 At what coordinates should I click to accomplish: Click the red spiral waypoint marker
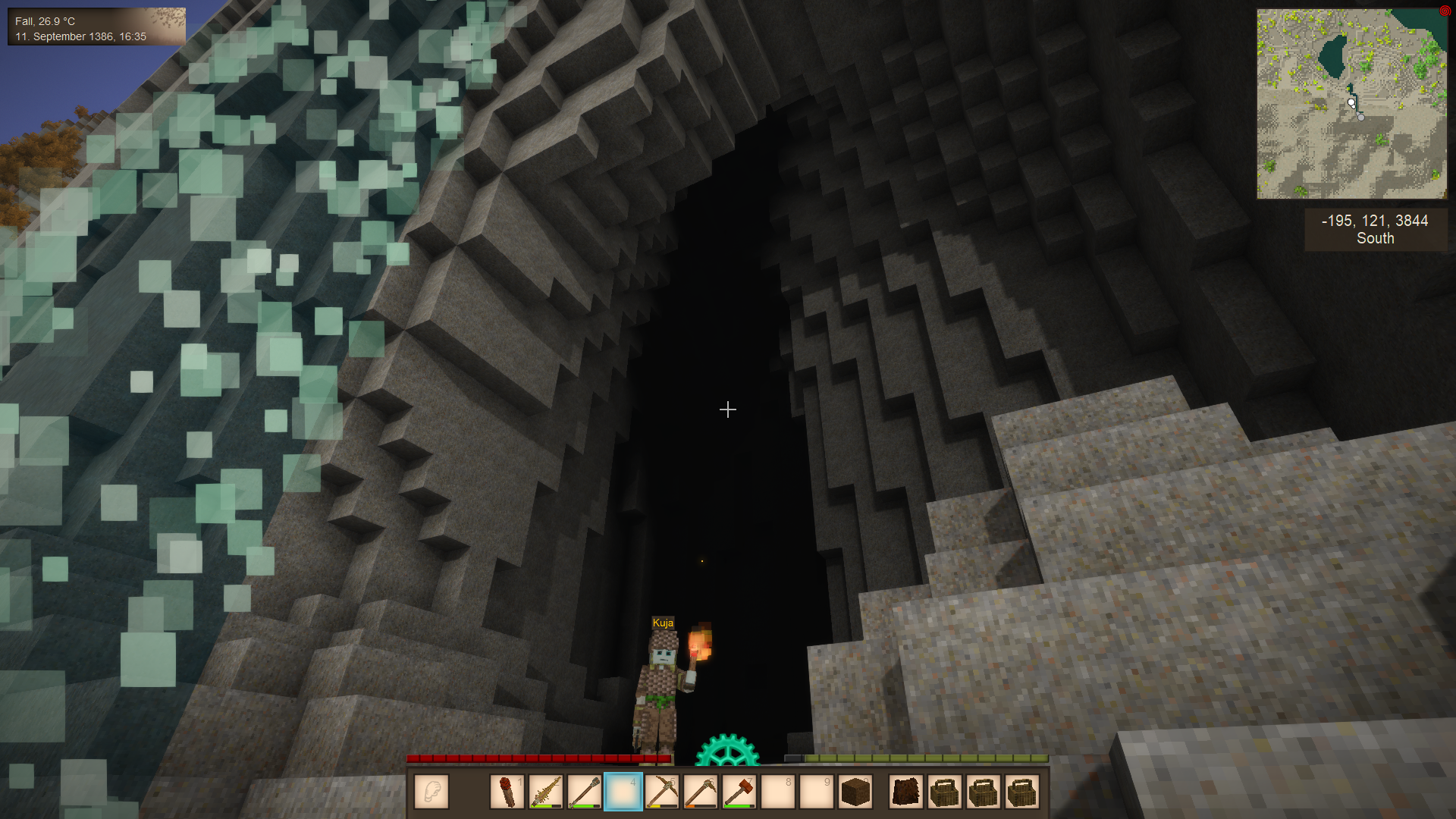(1445, 11)
